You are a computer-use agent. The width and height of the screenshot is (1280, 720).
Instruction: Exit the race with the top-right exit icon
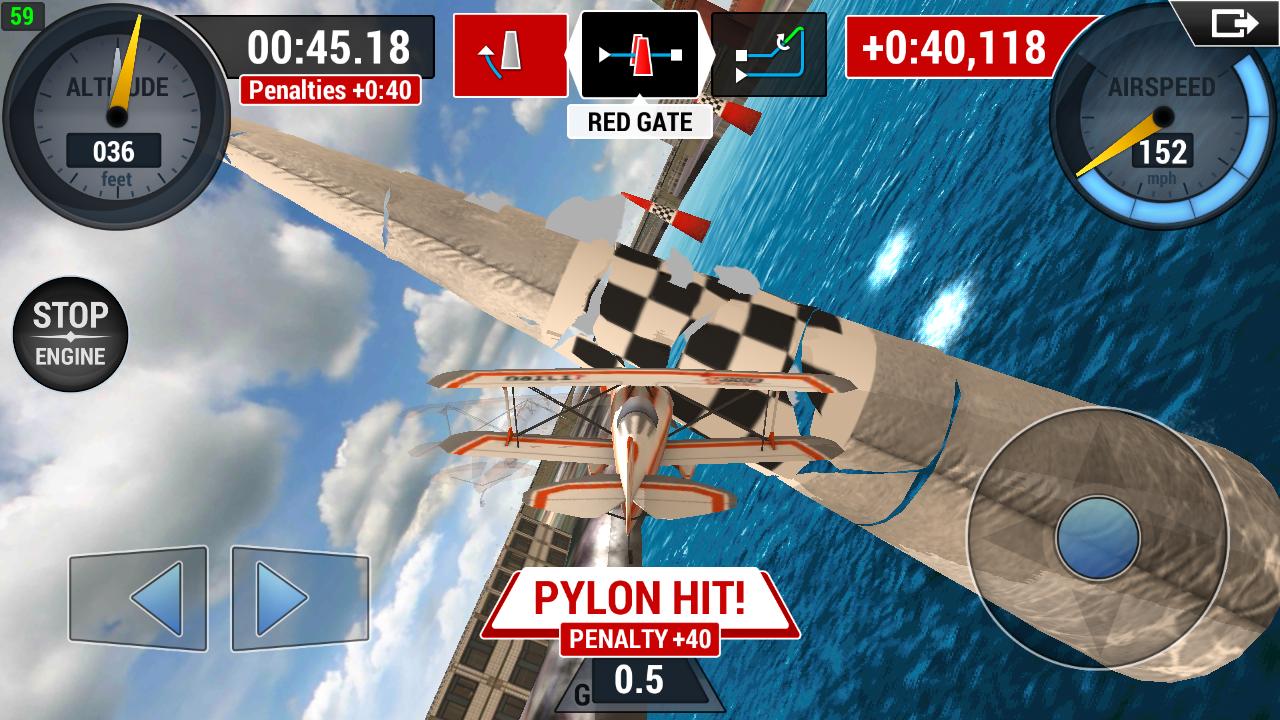click(x=1233, y=22)
